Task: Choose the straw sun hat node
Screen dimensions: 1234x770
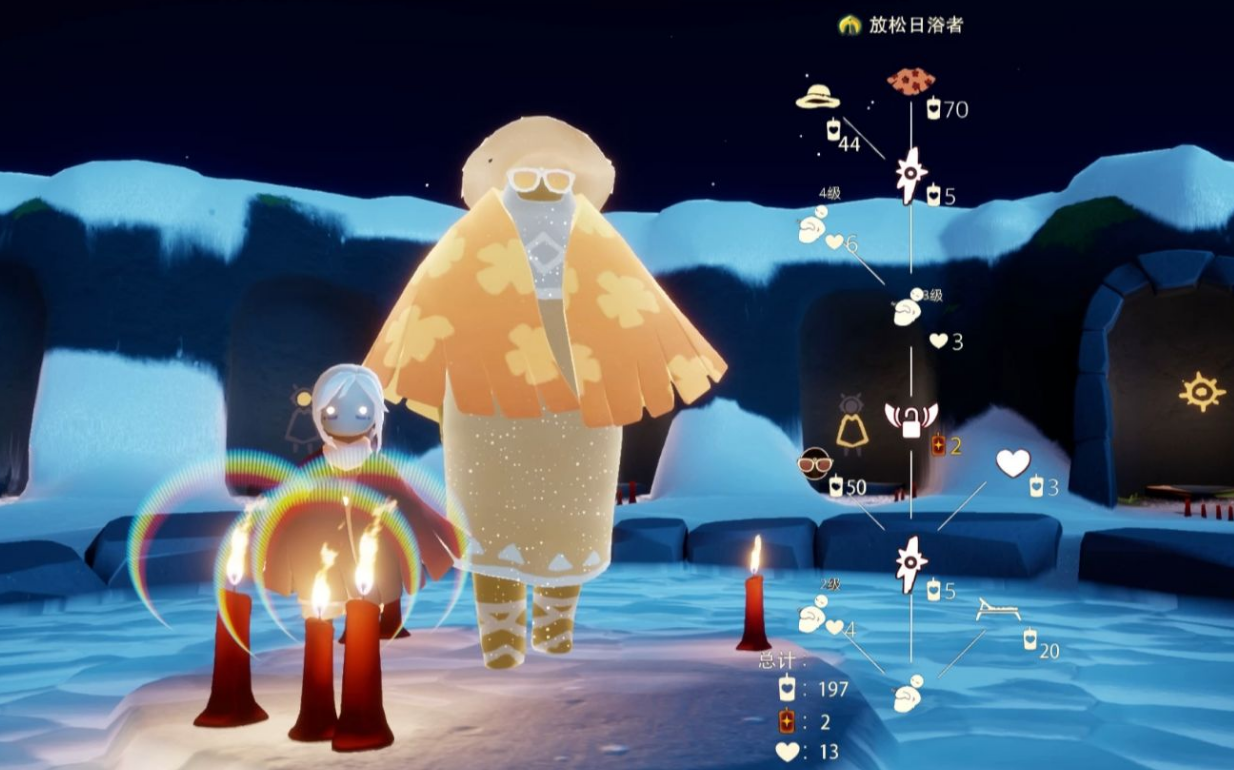Action: tap(817, 97)
